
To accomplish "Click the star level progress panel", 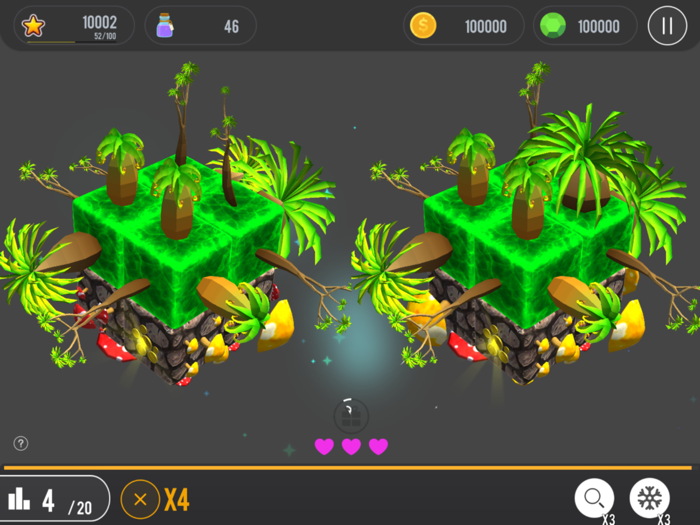I will [74, 26].
